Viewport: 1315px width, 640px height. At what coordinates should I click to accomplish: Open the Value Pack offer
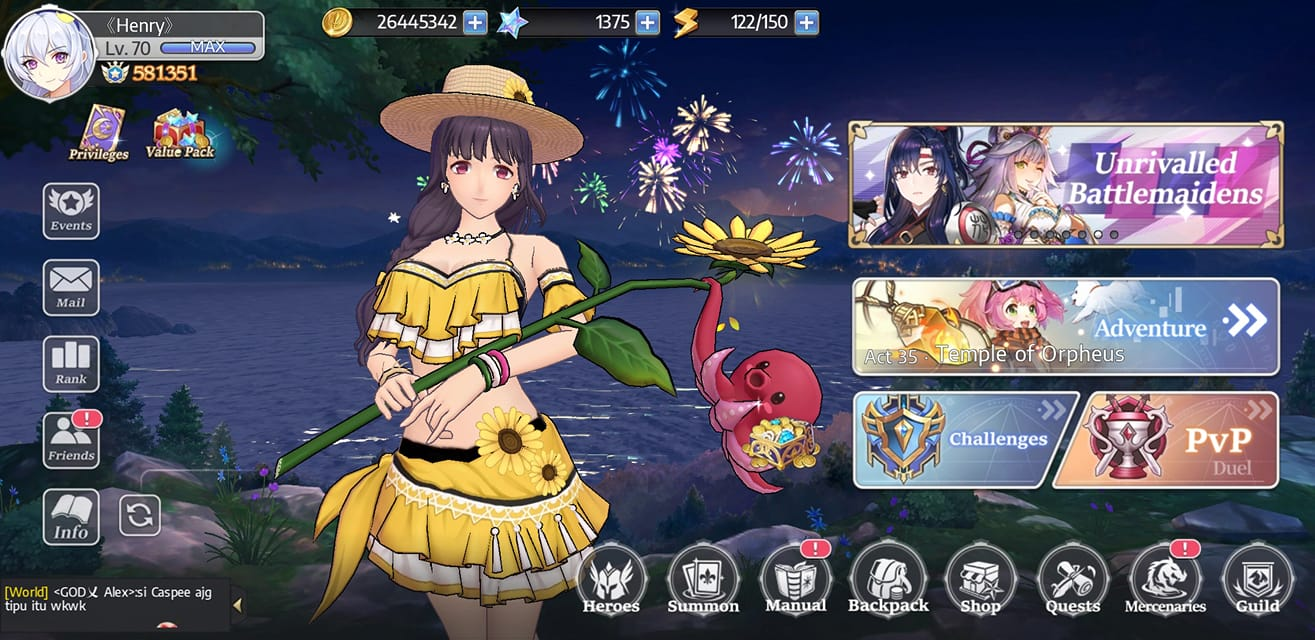tap(176, 134)
